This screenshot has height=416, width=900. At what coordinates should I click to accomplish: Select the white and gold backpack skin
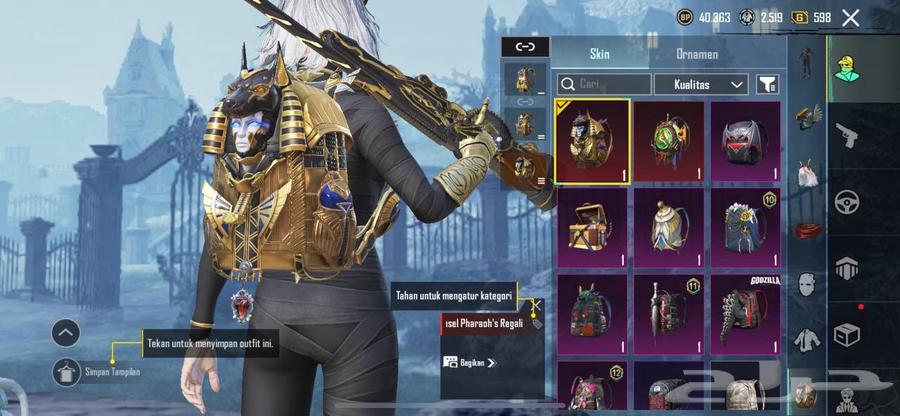click(x=669, y=227)
